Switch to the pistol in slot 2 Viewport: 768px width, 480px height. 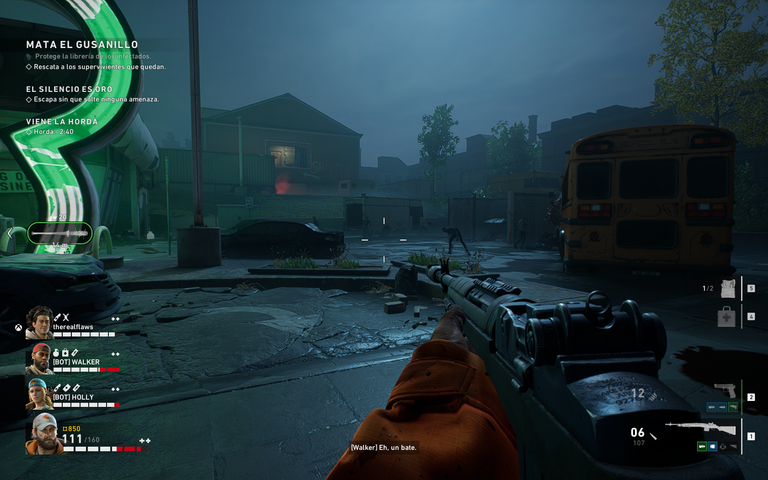tap(724, 390)
